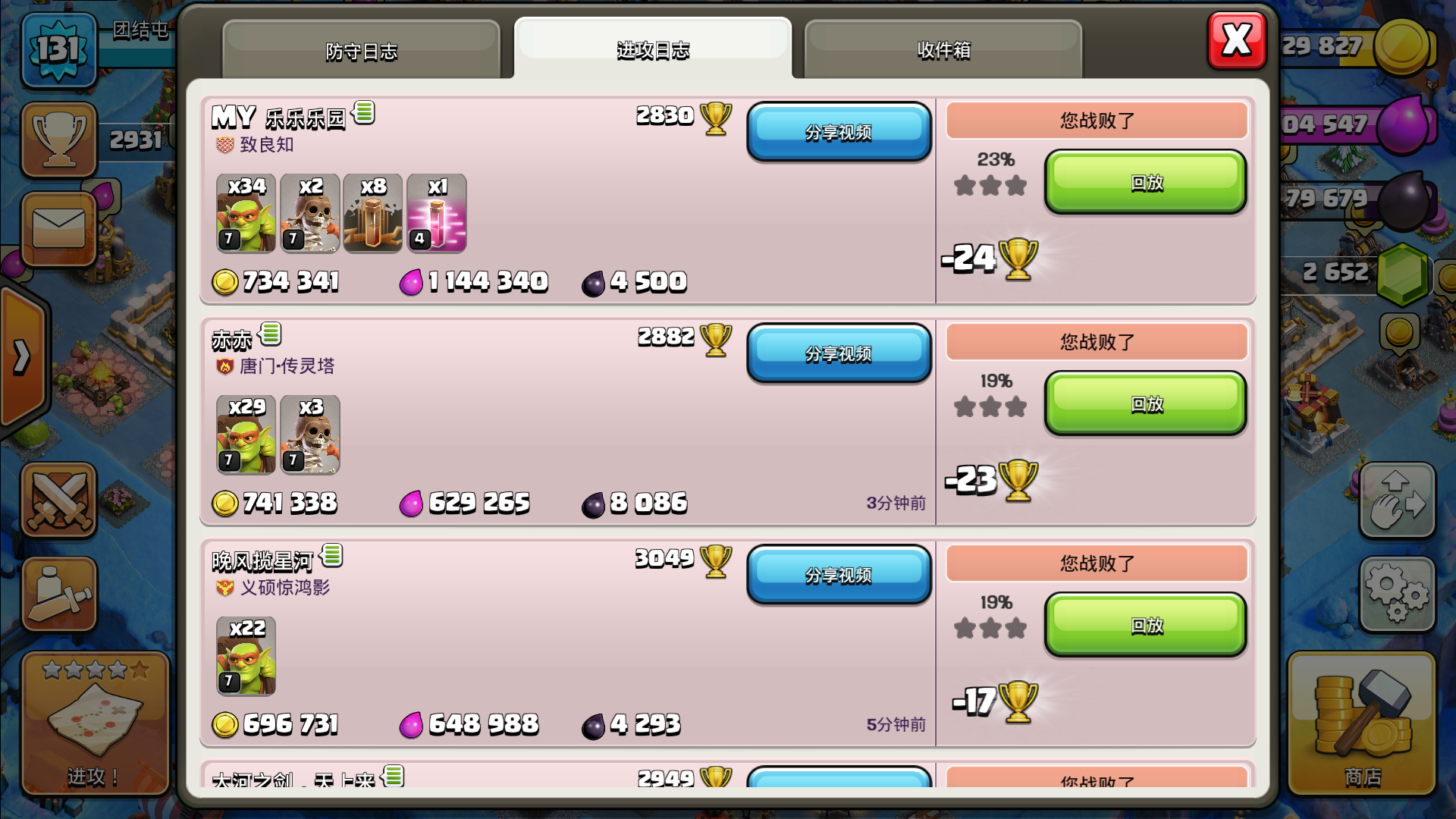Open the Earthquake Spell icon
1456x819 pixels.
[374, 214]
